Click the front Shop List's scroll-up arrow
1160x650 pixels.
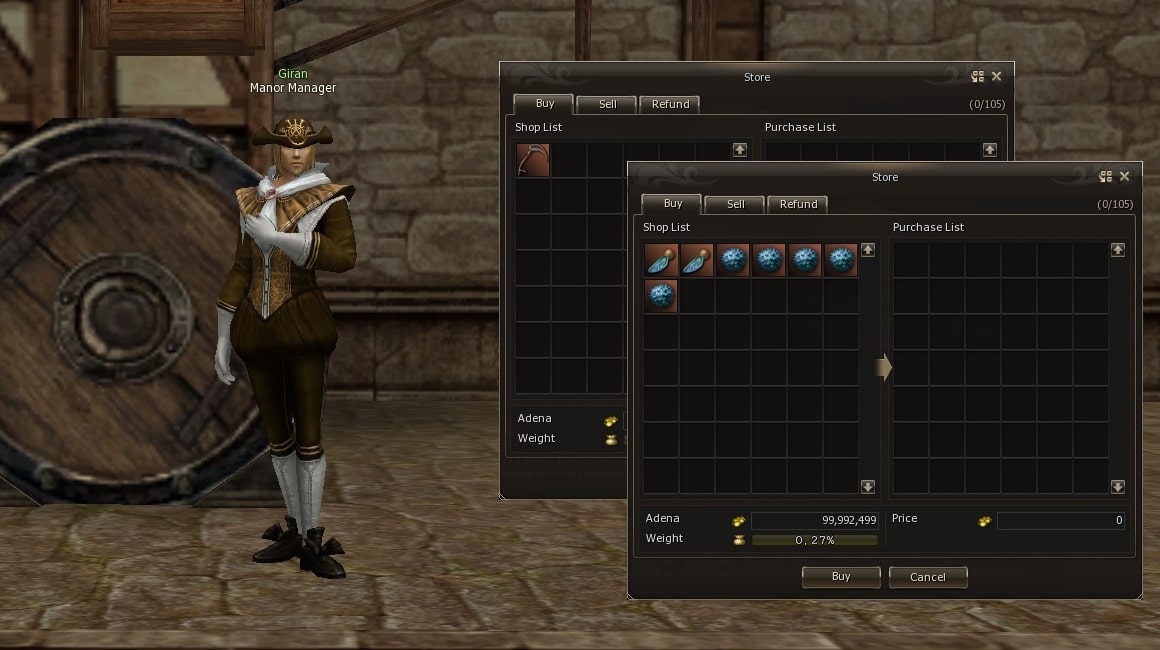[867, 250]
